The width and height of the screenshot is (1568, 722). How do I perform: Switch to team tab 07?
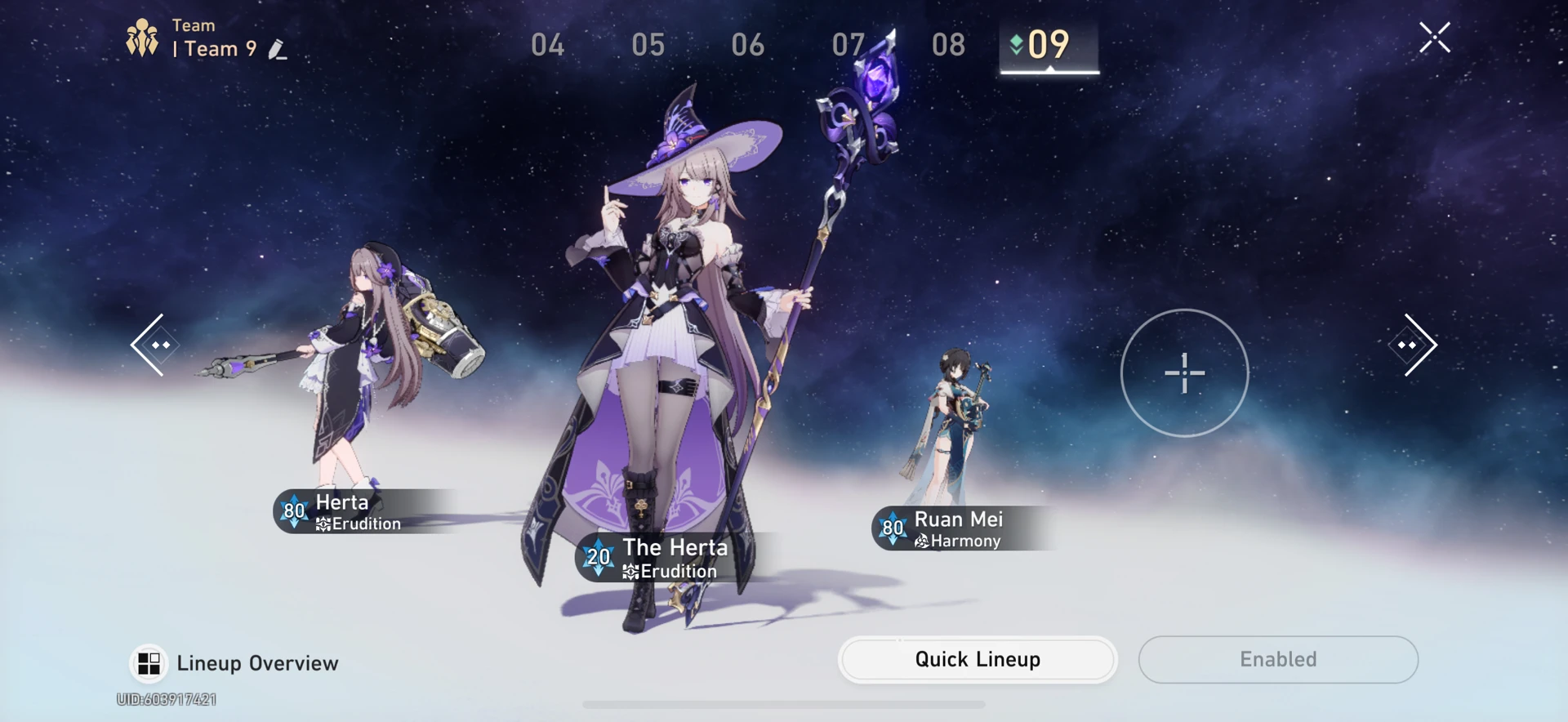(849, 46)
